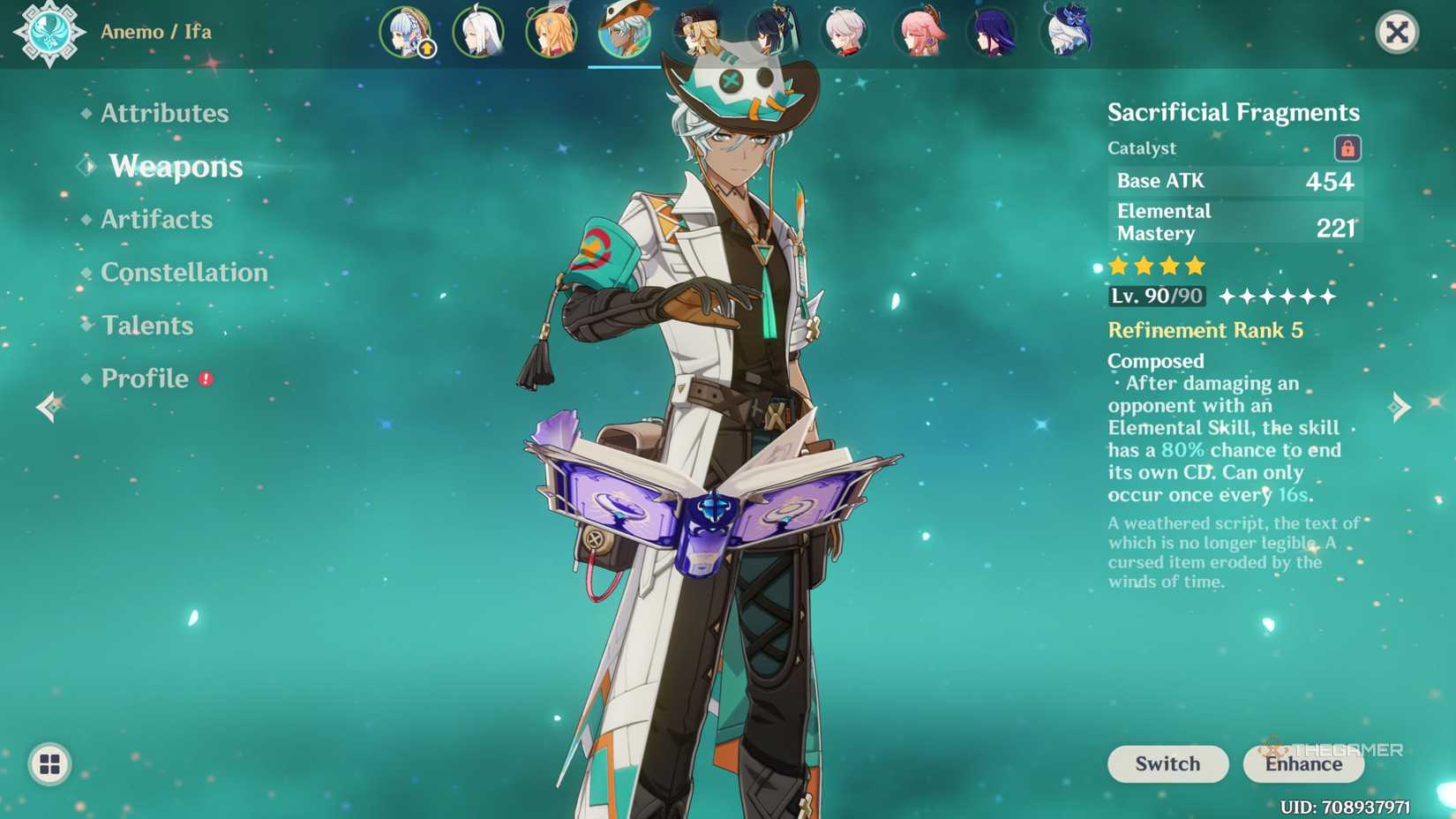Select Furina's character portrait
Viewport: 1456px width, 819px height.
pos(1066,34)
